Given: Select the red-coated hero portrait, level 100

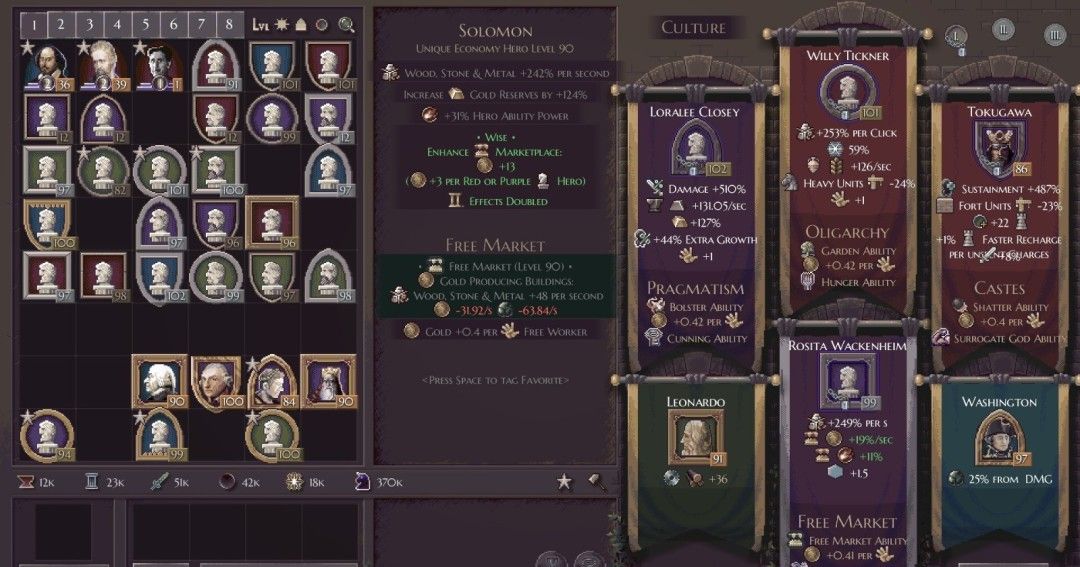Looking at the screenshot, I should coord(216,380).
